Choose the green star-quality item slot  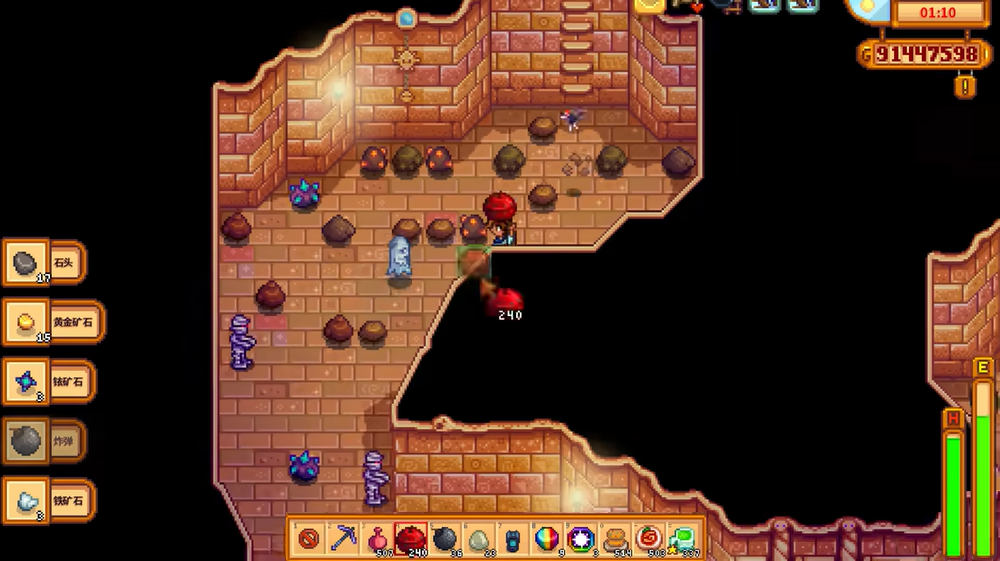tap(683, 539)
